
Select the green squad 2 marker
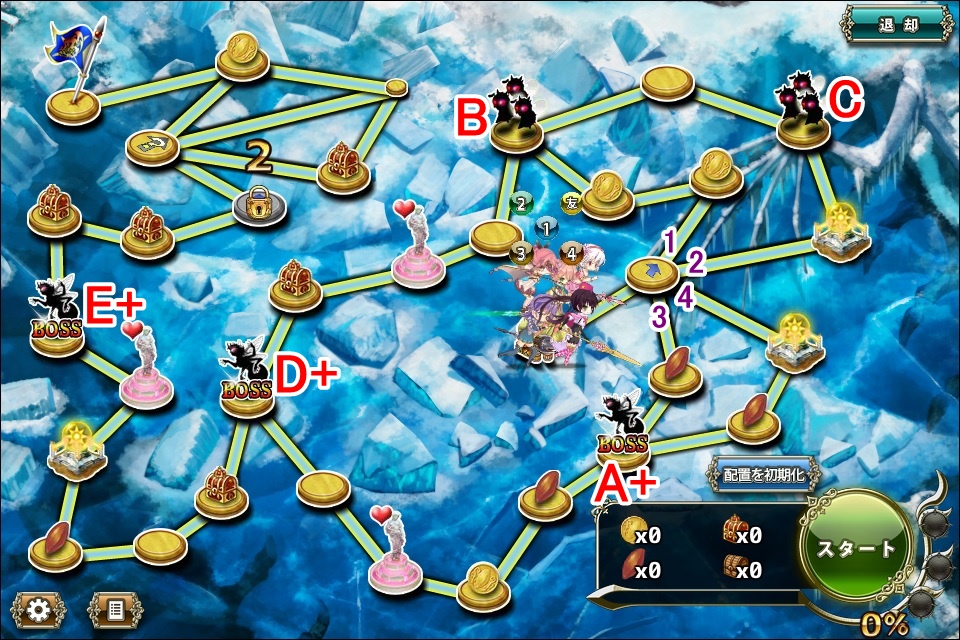coord(520,204)
